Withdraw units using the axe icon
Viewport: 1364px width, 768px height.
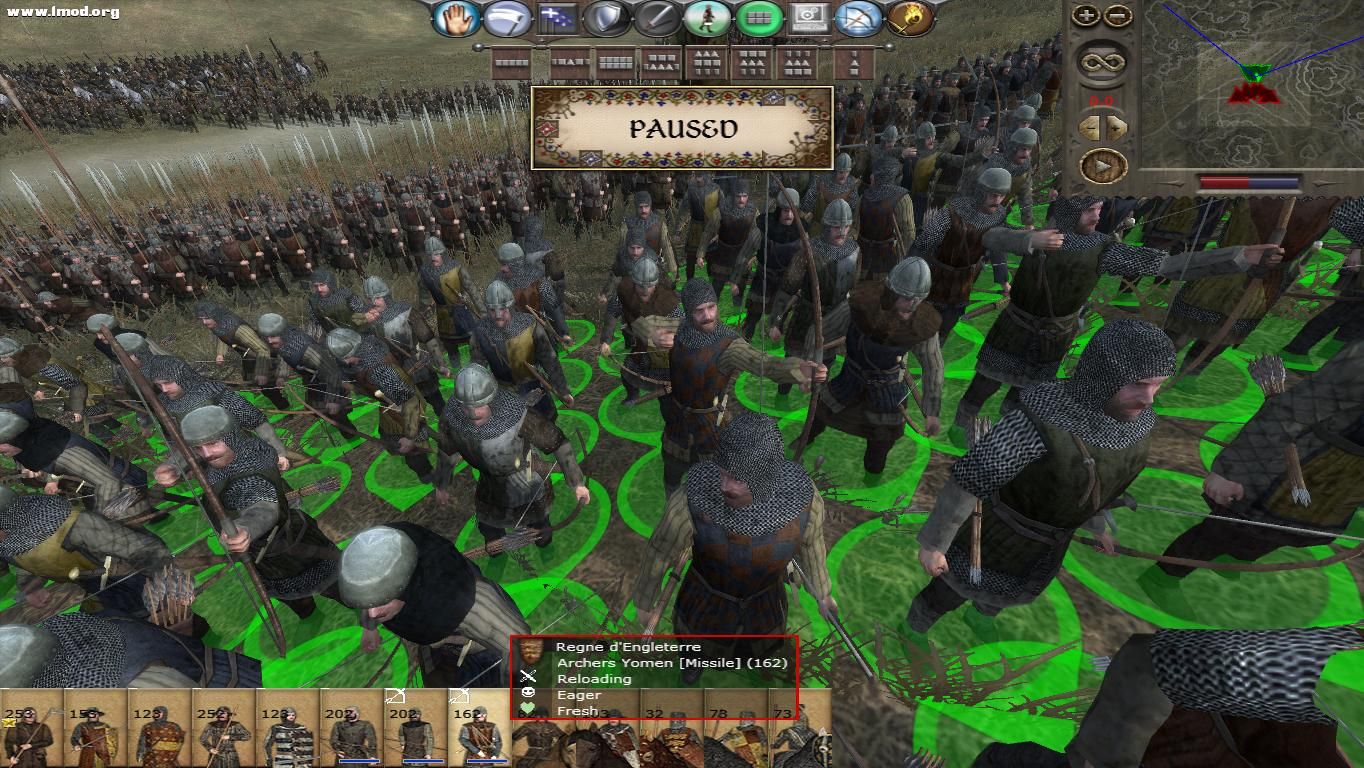pos(509,16)
